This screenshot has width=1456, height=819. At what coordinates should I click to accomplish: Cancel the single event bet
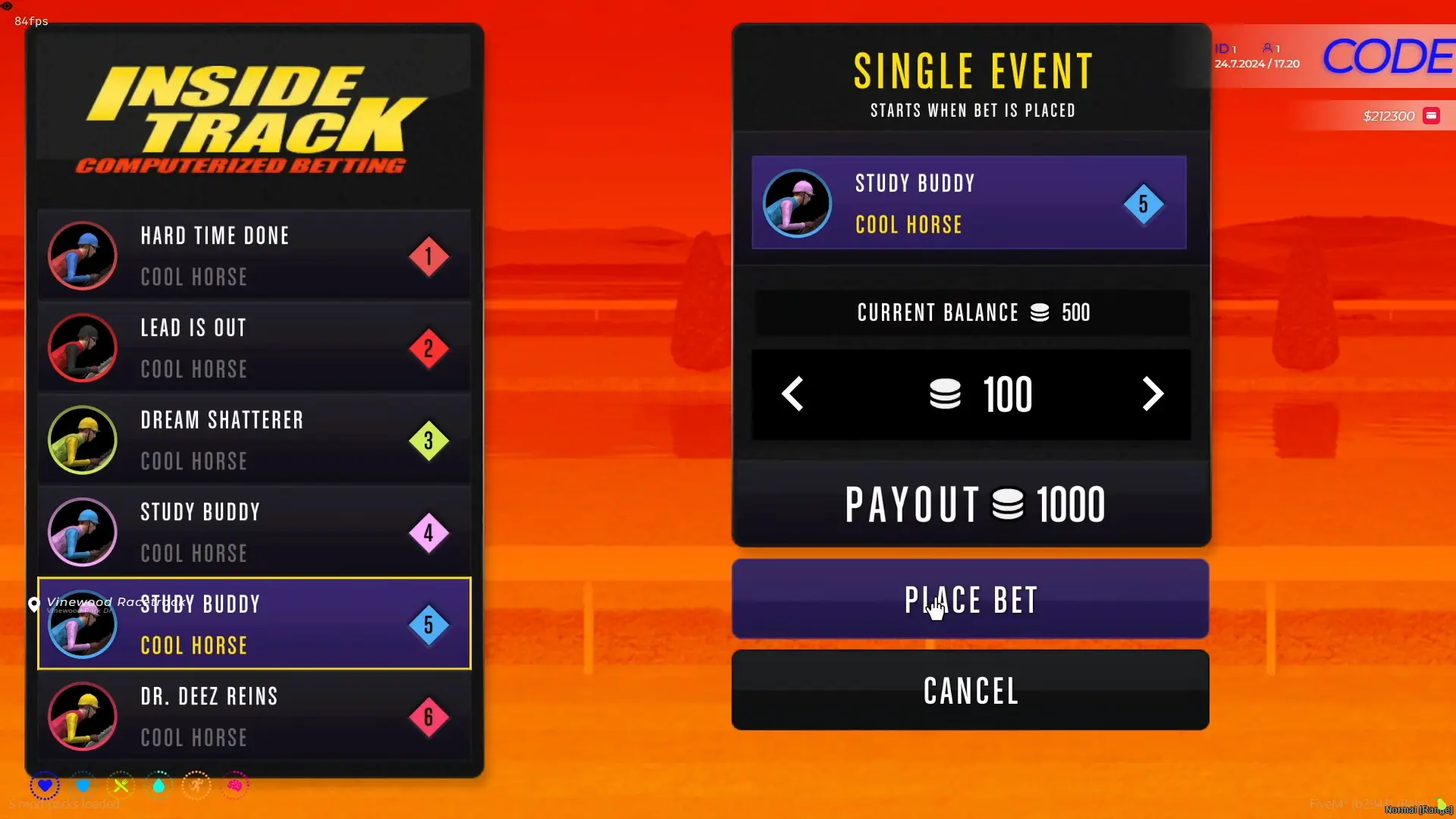(970, 690)
